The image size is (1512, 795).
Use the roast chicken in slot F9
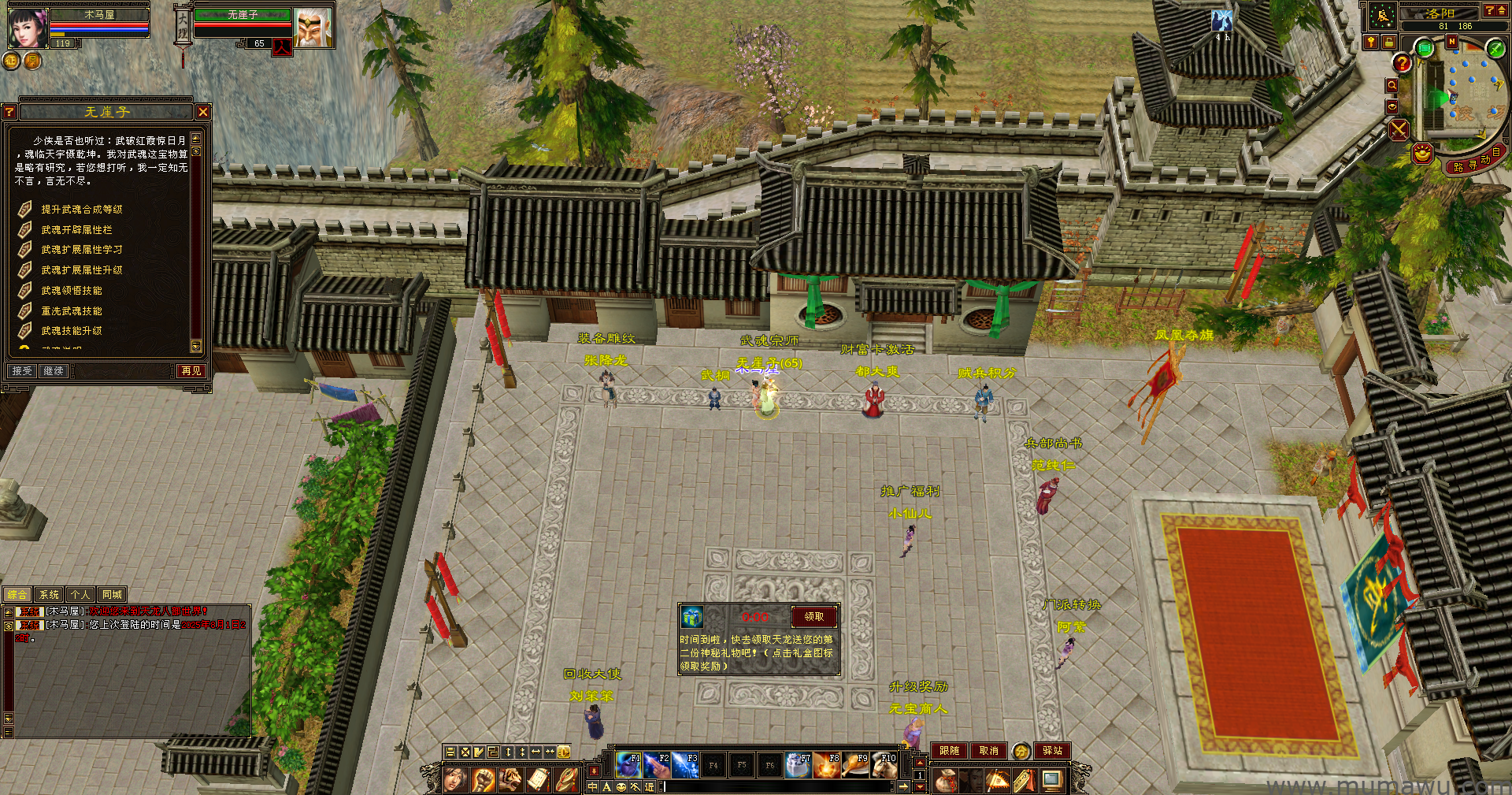click(855, 764)
